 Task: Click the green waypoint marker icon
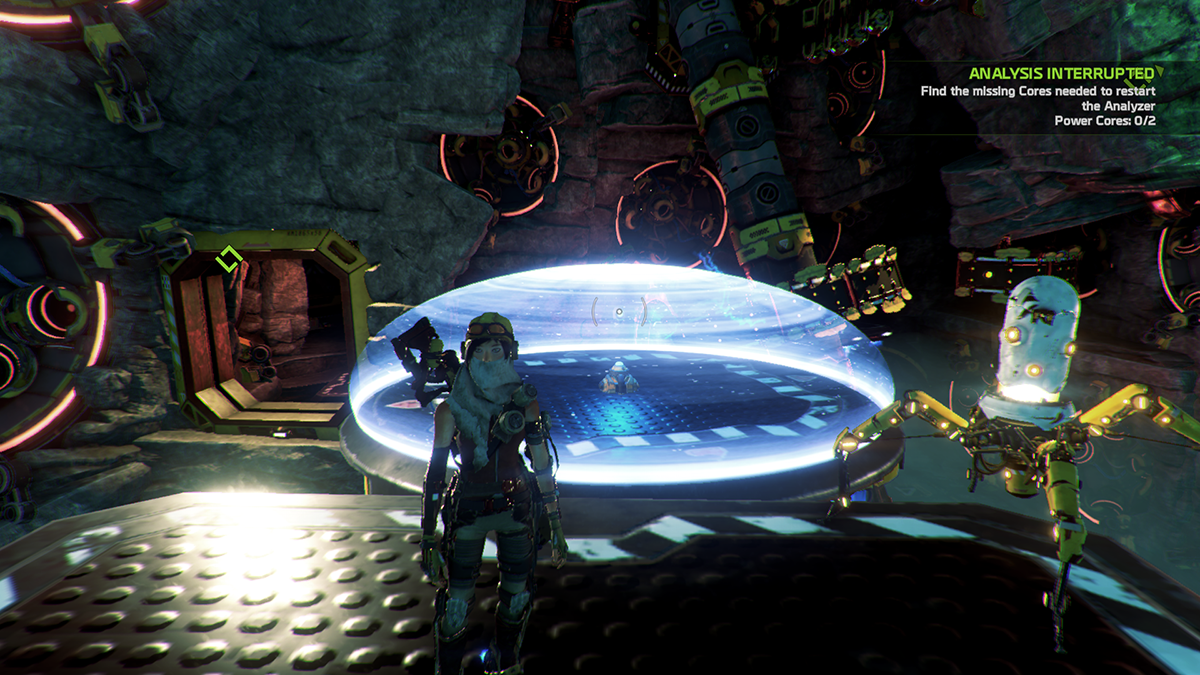228,259
